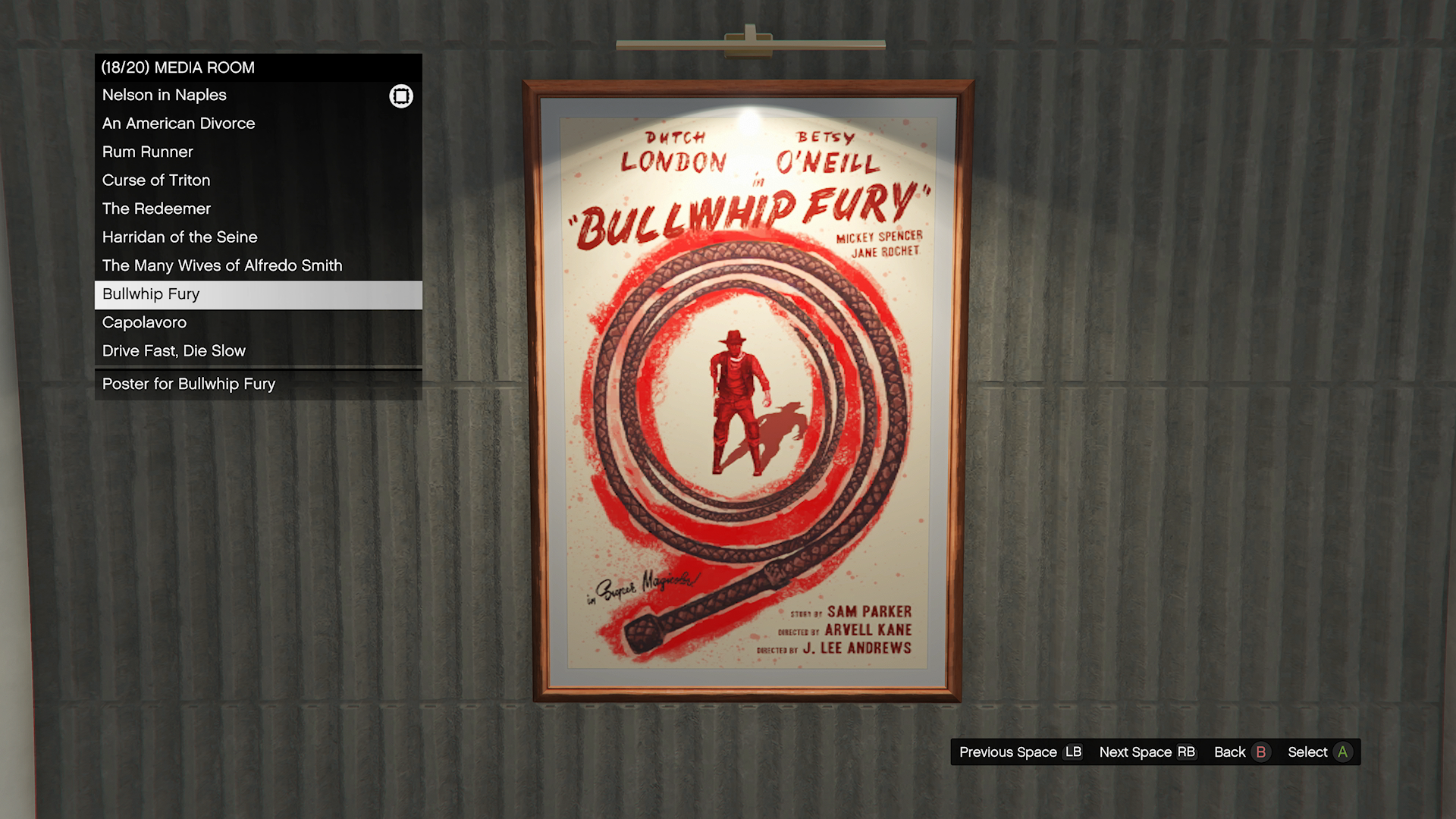This screenshot has height=819, width=1456.
Task: Choose An American Divorce from the list
Action: coord(179,124)
